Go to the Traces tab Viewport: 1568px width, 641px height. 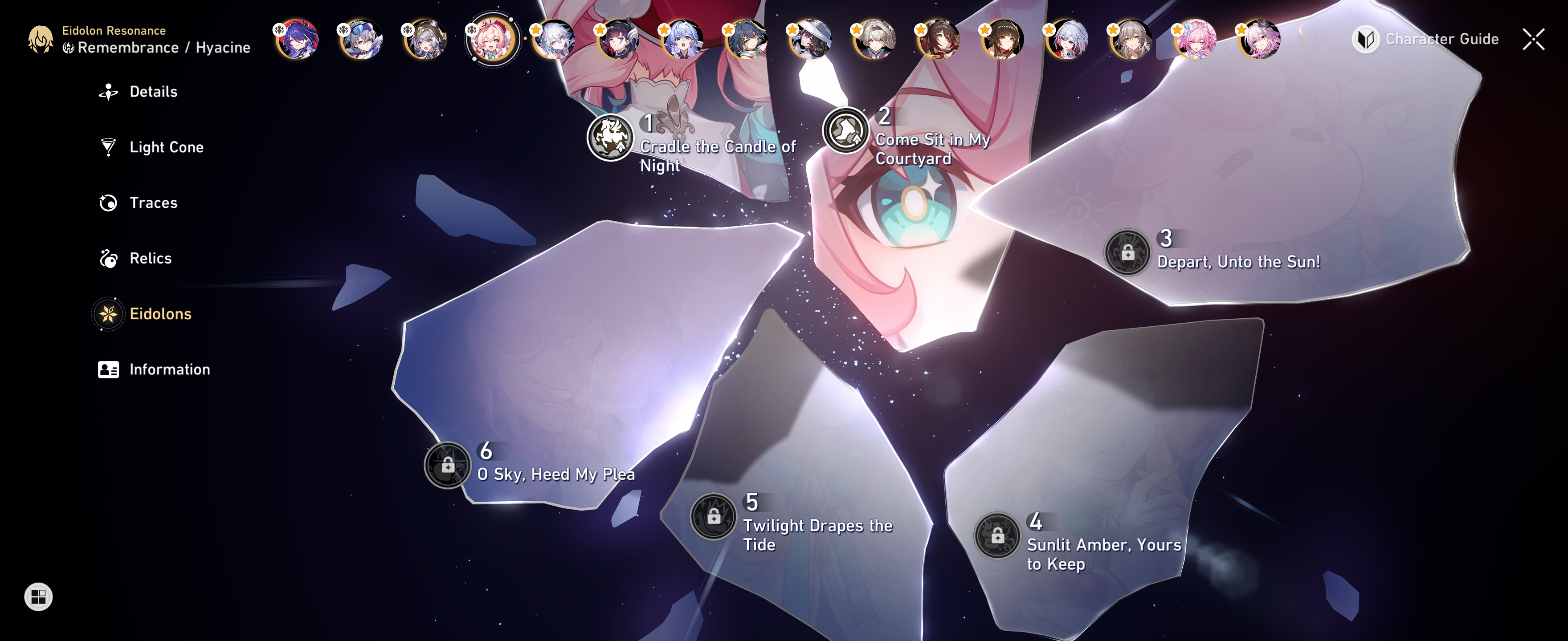click(x=153, y=203)
